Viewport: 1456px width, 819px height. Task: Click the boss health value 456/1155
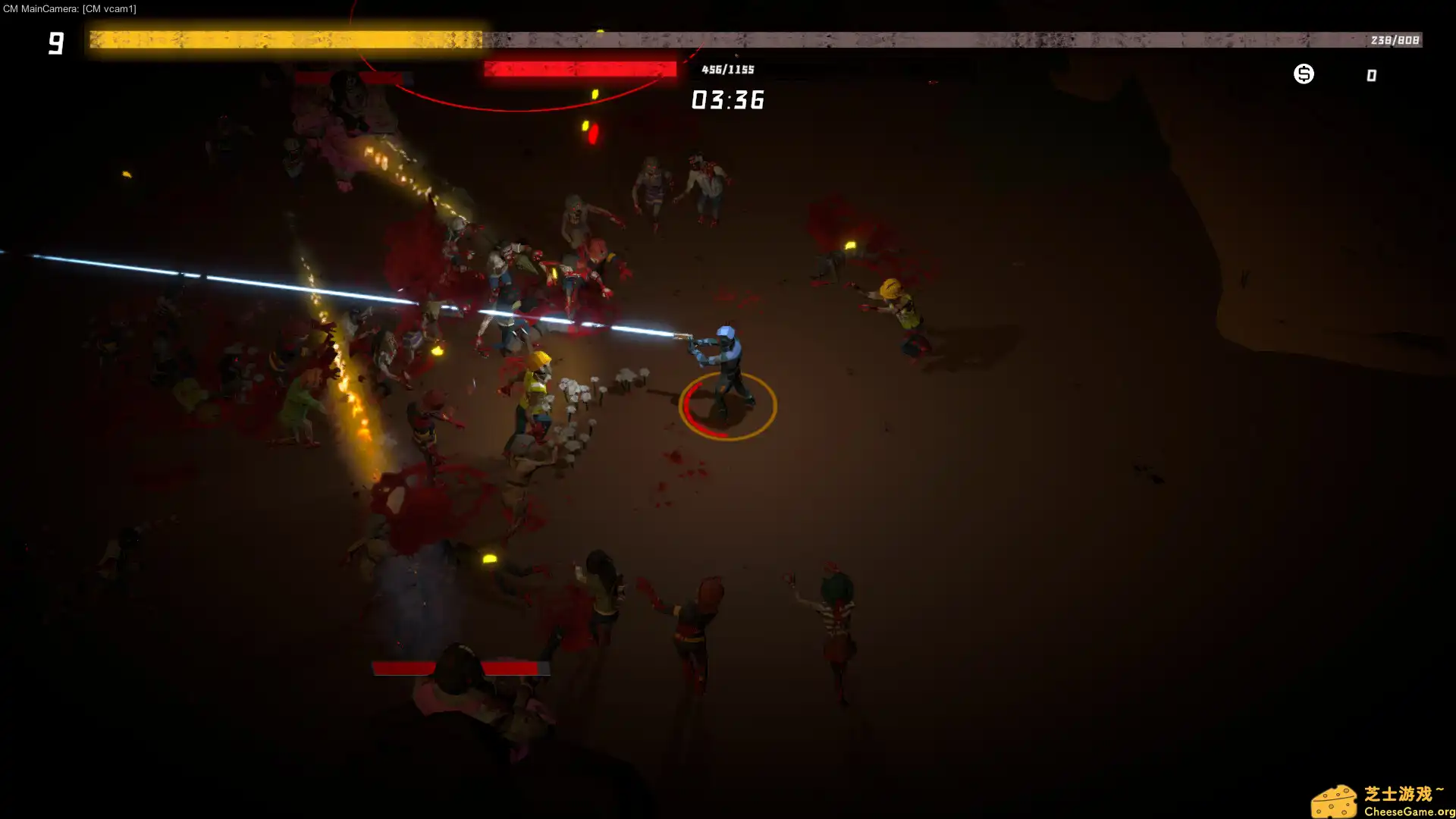point(726,68)
